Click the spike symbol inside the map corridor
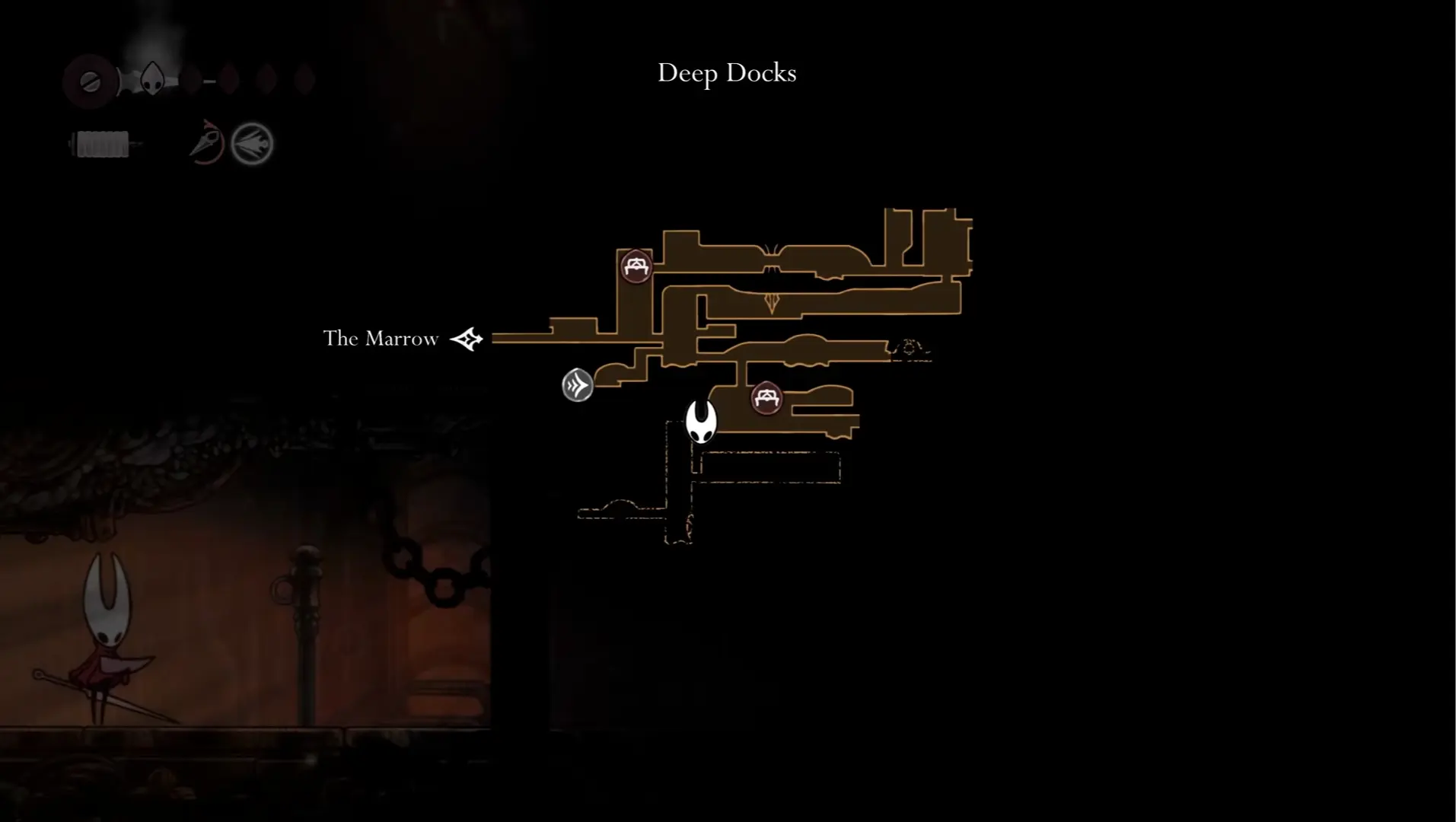Viewport: 1456px width, 822px height. (771, 303)
